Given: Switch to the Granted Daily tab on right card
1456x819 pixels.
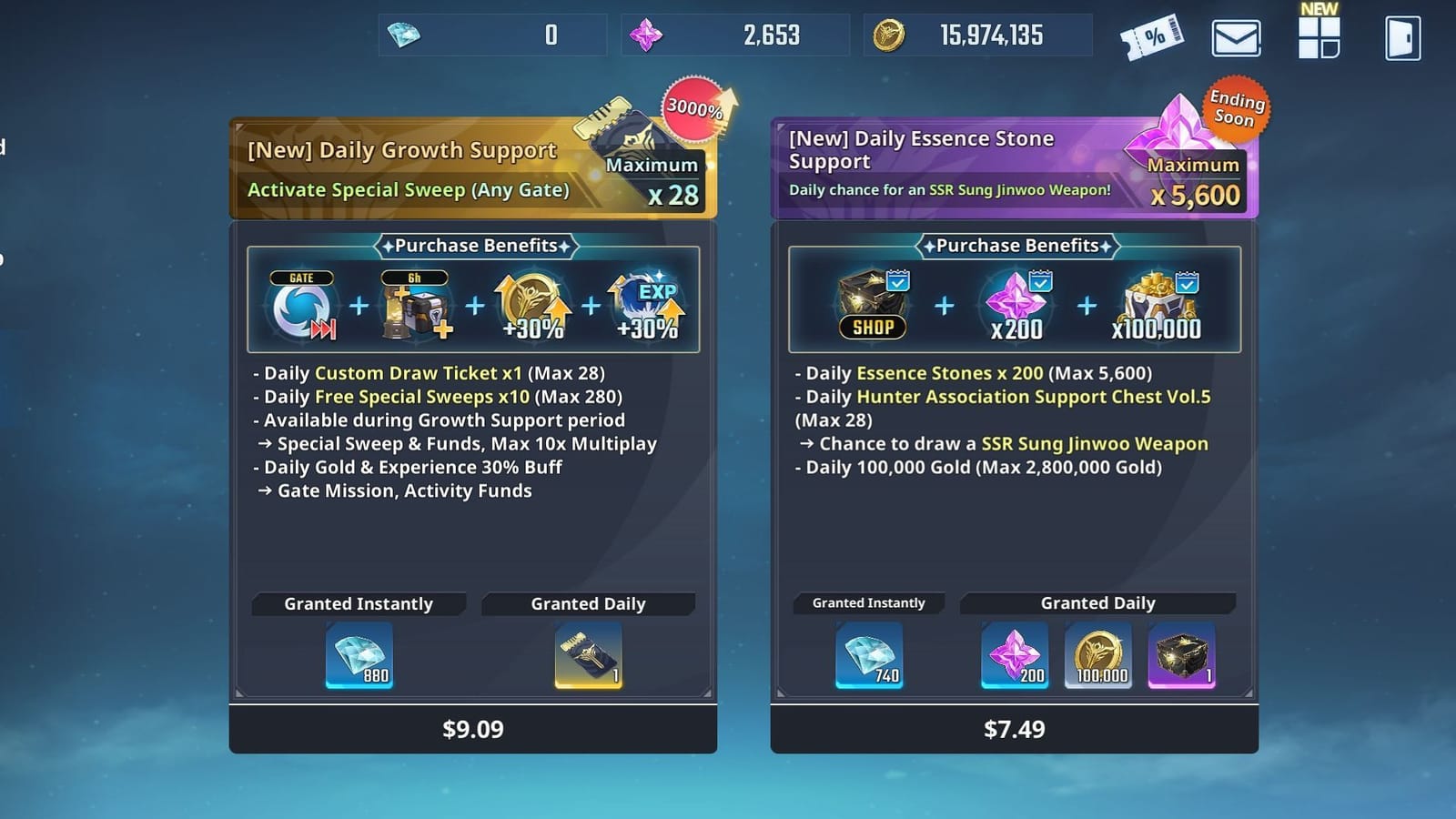Looking at the screenshot, I should tap(1097, 602).
